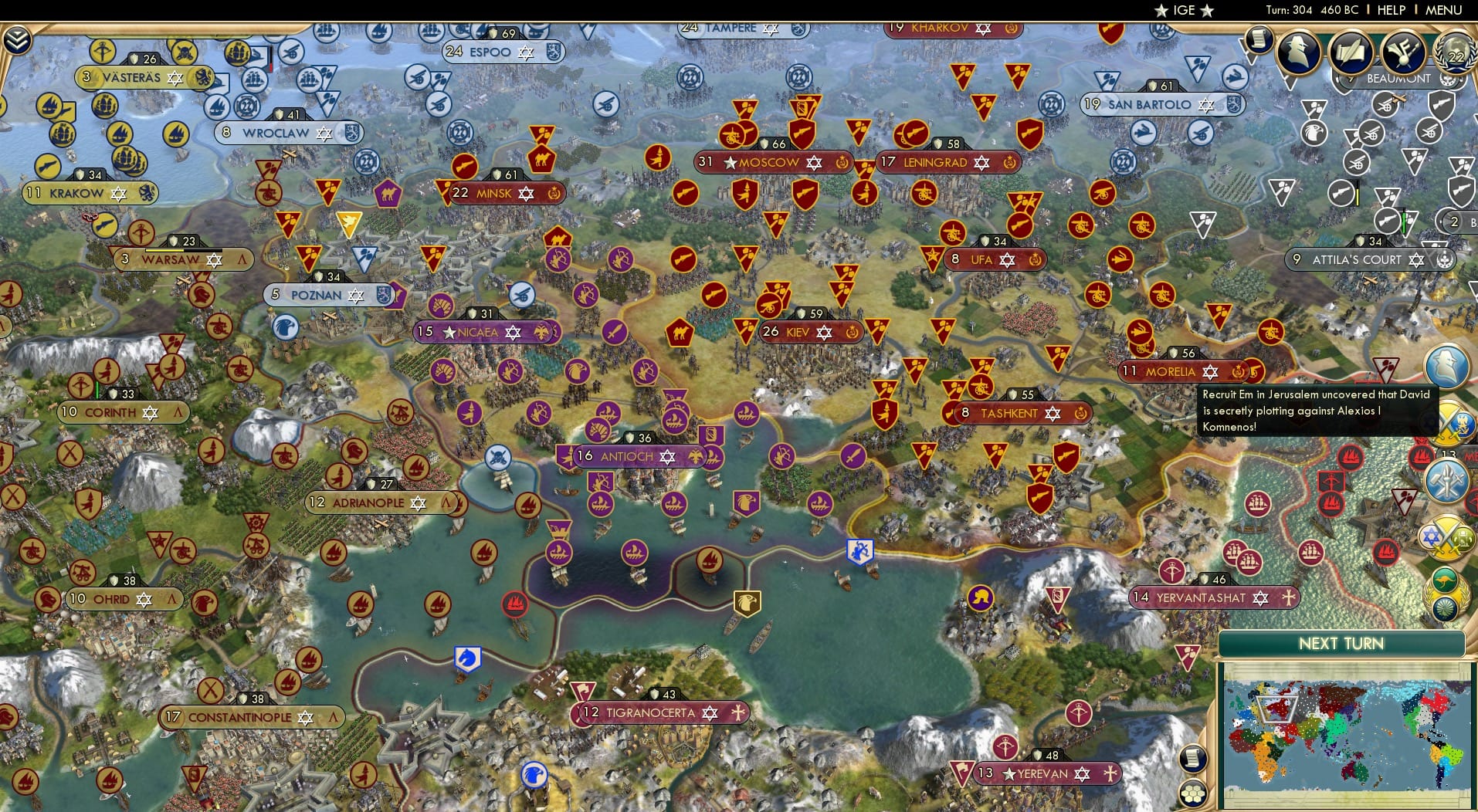1478x812 pixels.
Task: Open the Social Policies scroll icon
Action: click(1351, 53)
